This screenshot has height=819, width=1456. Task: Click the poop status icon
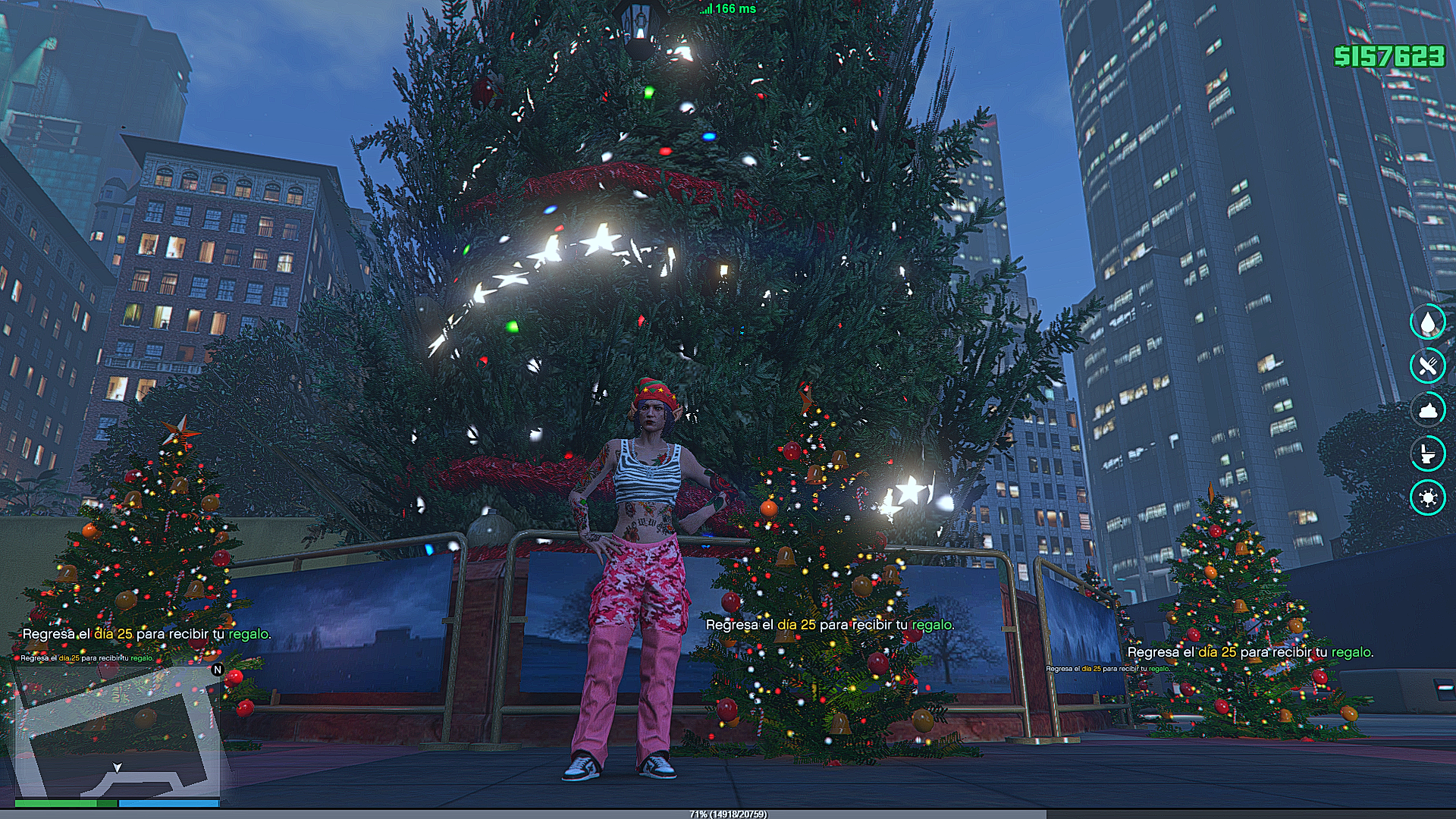(1428, 410)
